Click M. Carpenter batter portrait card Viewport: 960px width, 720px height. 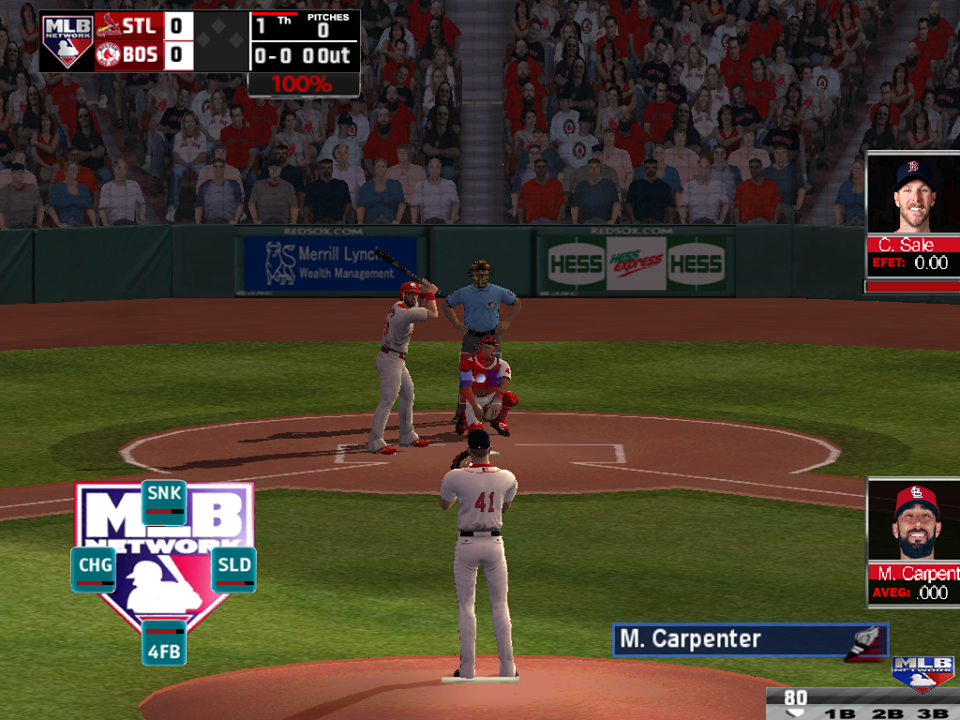[x=912, y=542]
